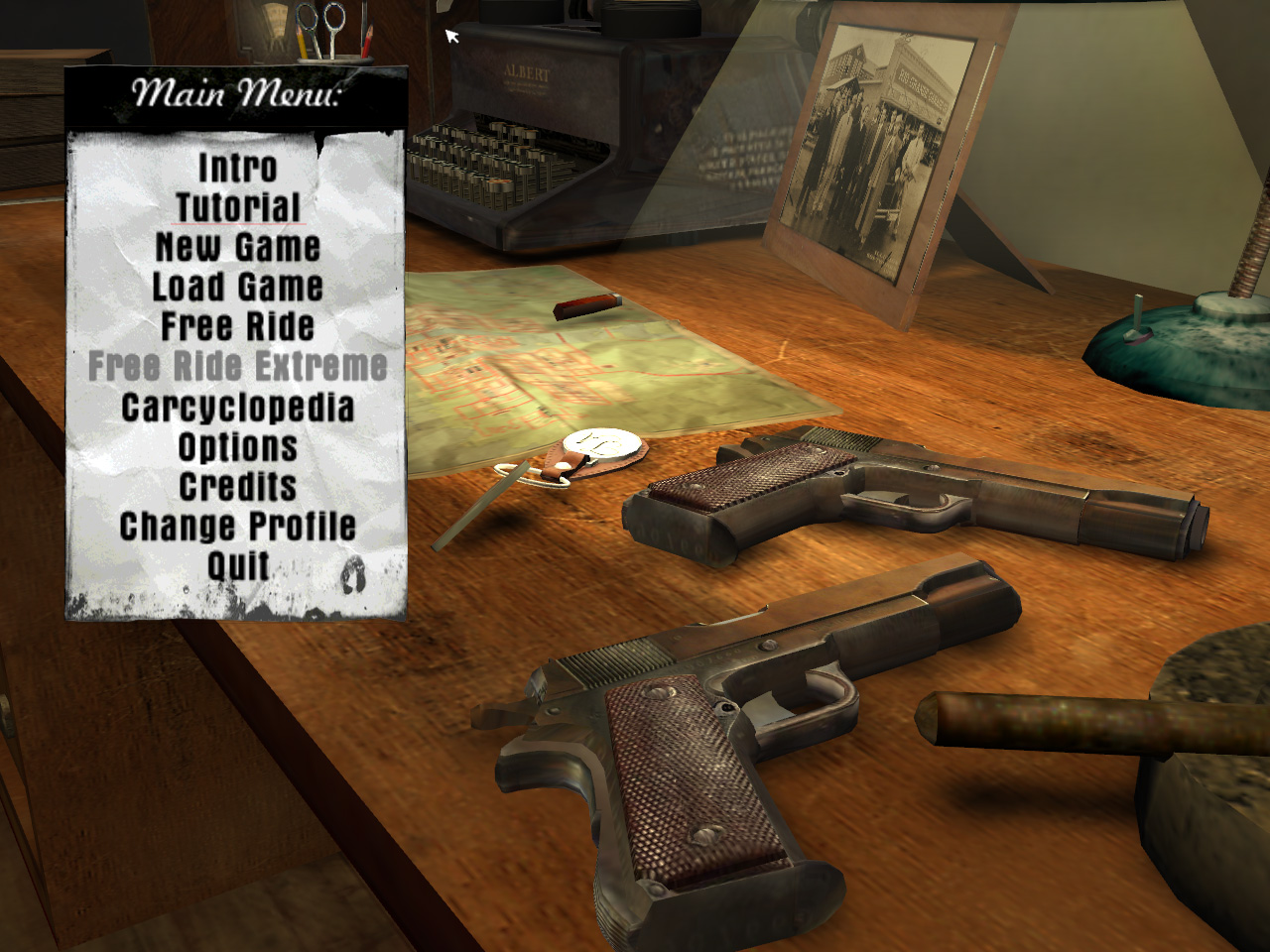Select Free Ride mode

coord(238,325)
